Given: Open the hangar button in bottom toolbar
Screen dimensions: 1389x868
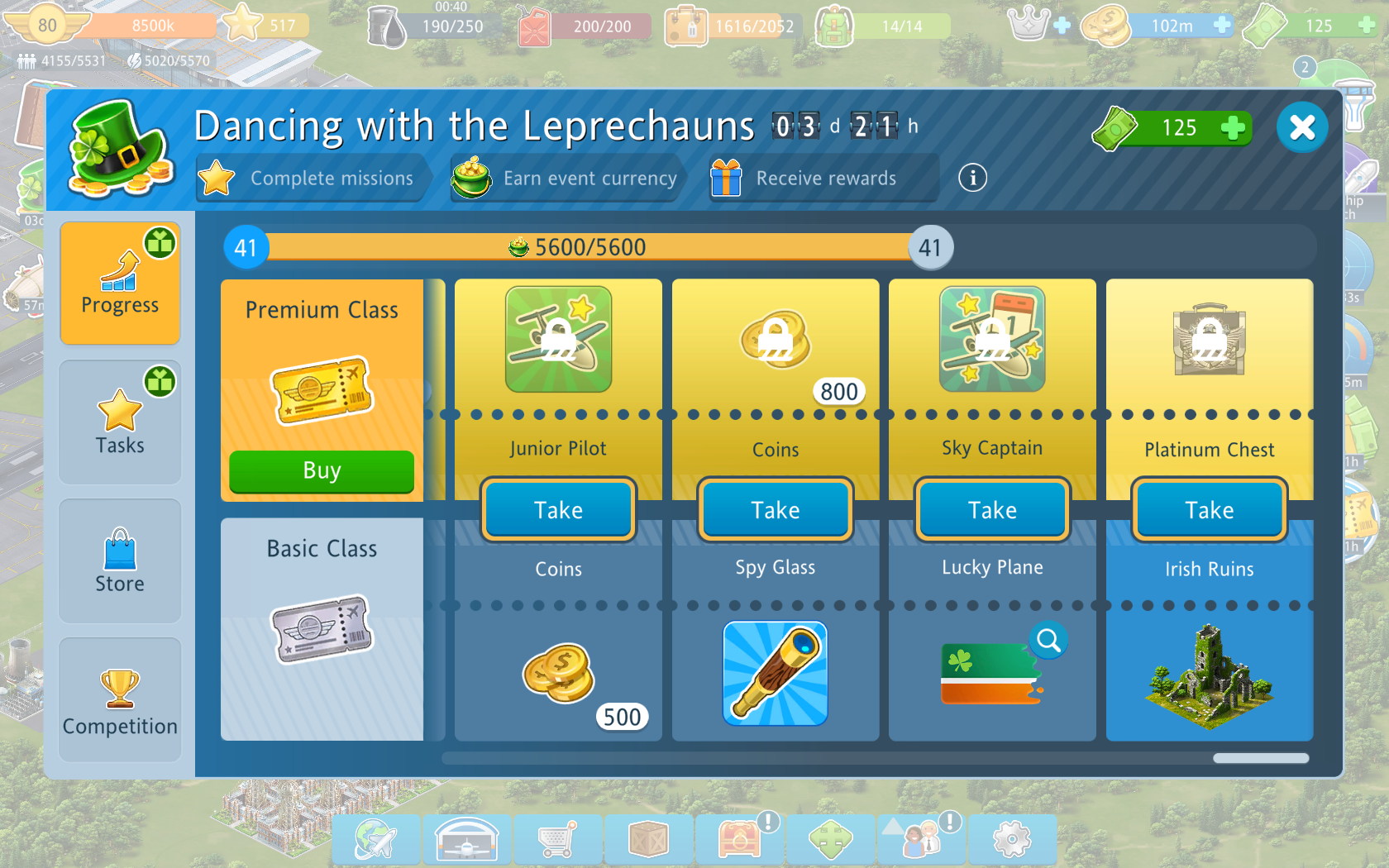Looking at the screenshot, I should tap(466, 840).
